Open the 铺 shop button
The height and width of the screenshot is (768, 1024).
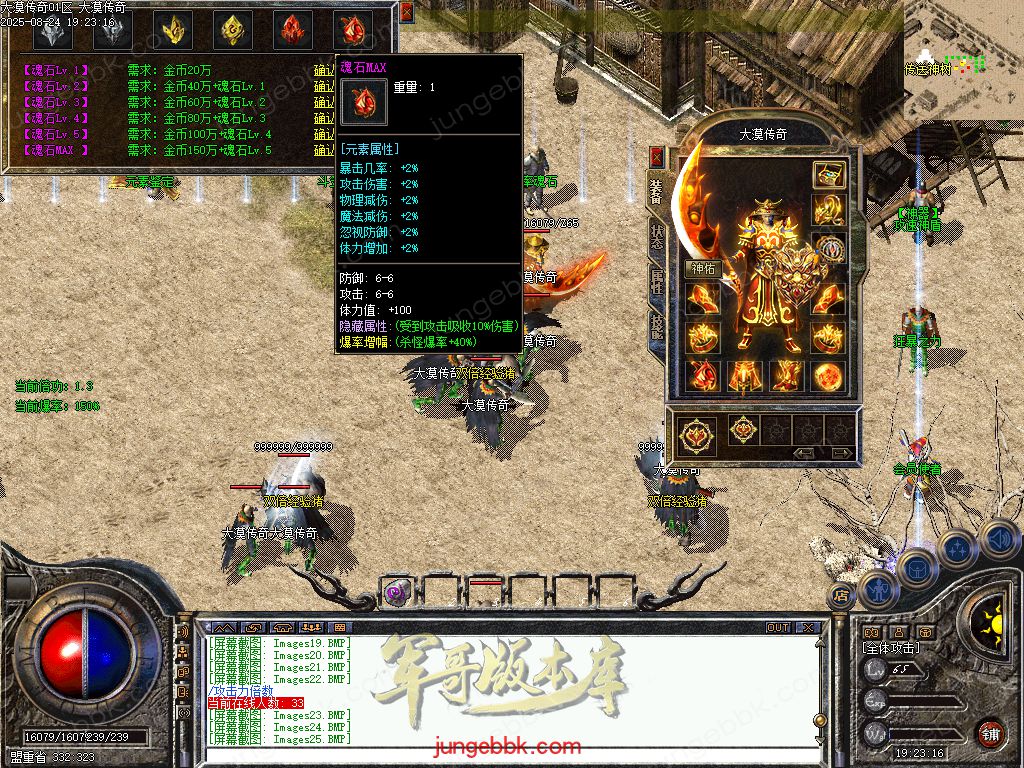tap(990, 733)
